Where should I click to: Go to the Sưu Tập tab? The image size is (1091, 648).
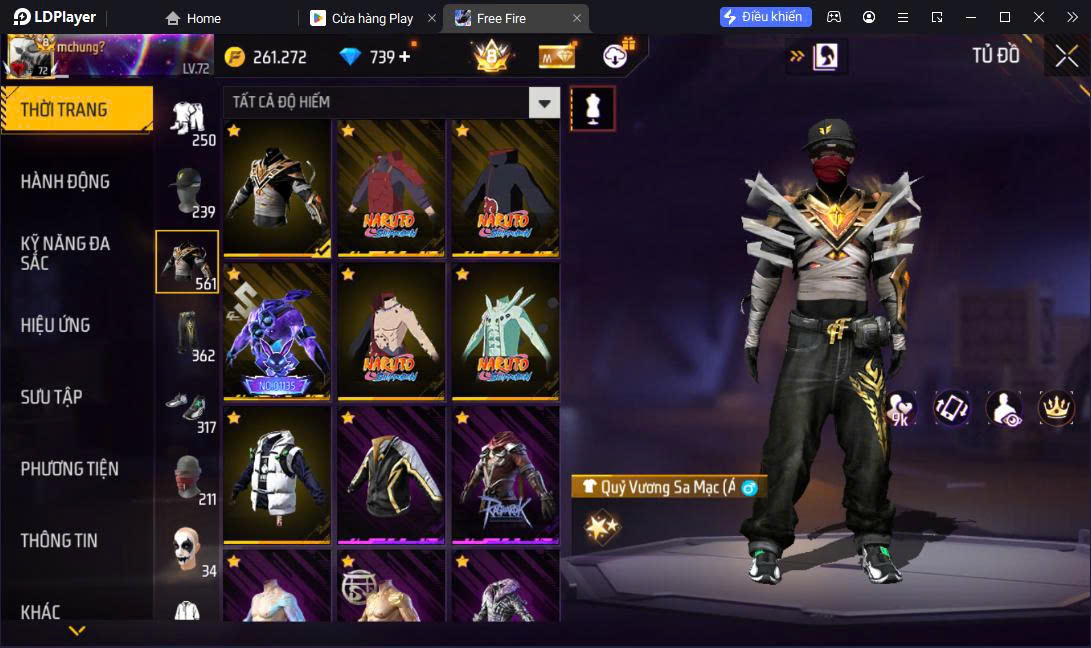pyautogui.click(x=52, y=397)
